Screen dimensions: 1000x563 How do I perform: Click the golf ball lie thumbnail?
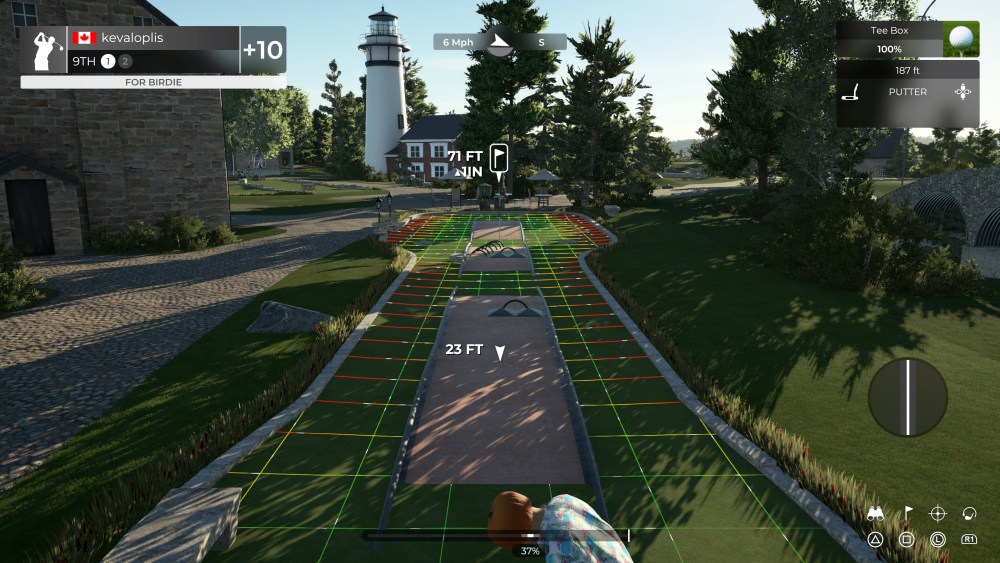point(961,39)
